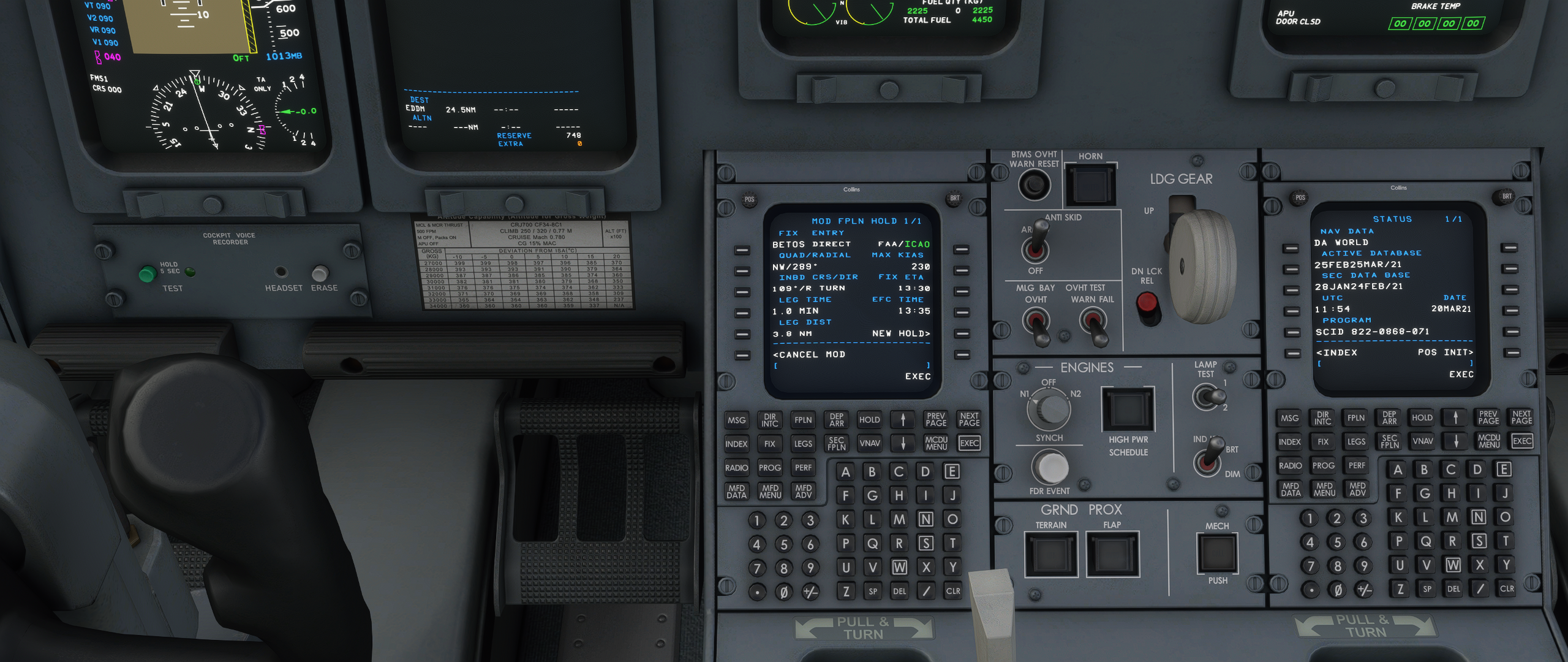The height and width of the screenshot is (662, 1568).
Task: Push the MECH call button
Action: click(x=1217, y=554)
